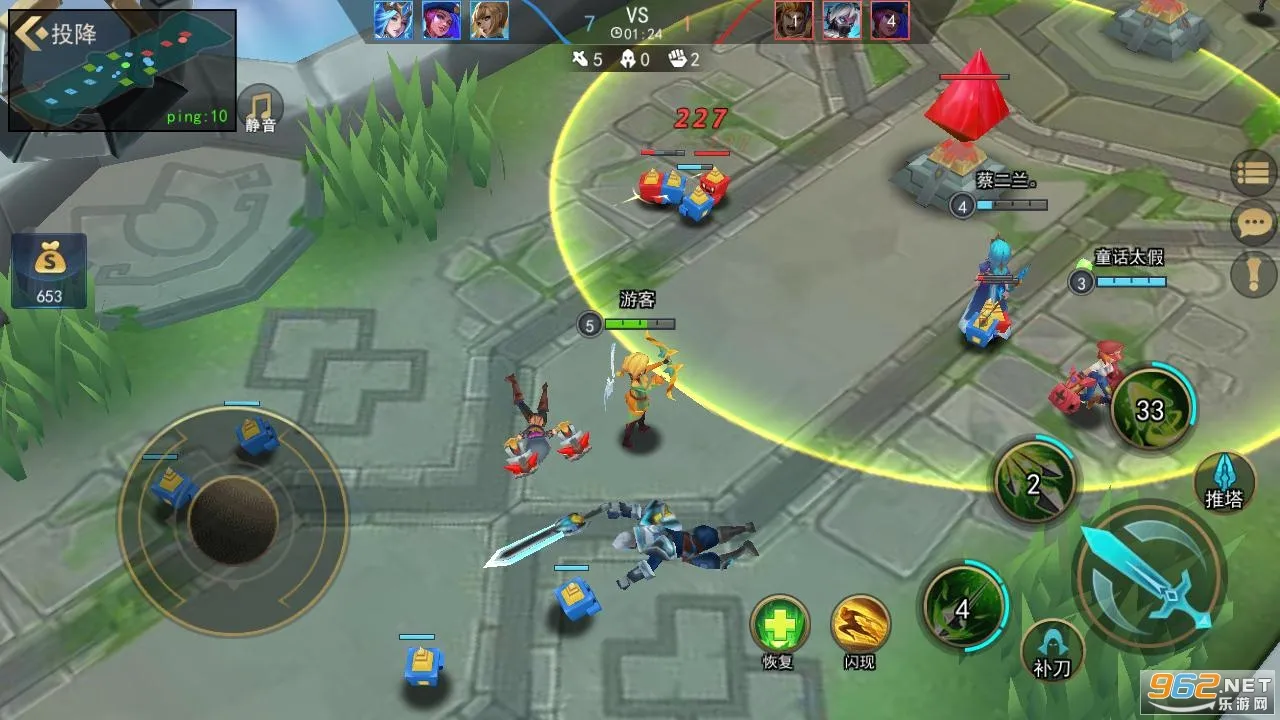Image resolution: width=1280 pixels, height=720 pixels.
Task: Click the exclamation mark signal button
Action: [1254, 273]
